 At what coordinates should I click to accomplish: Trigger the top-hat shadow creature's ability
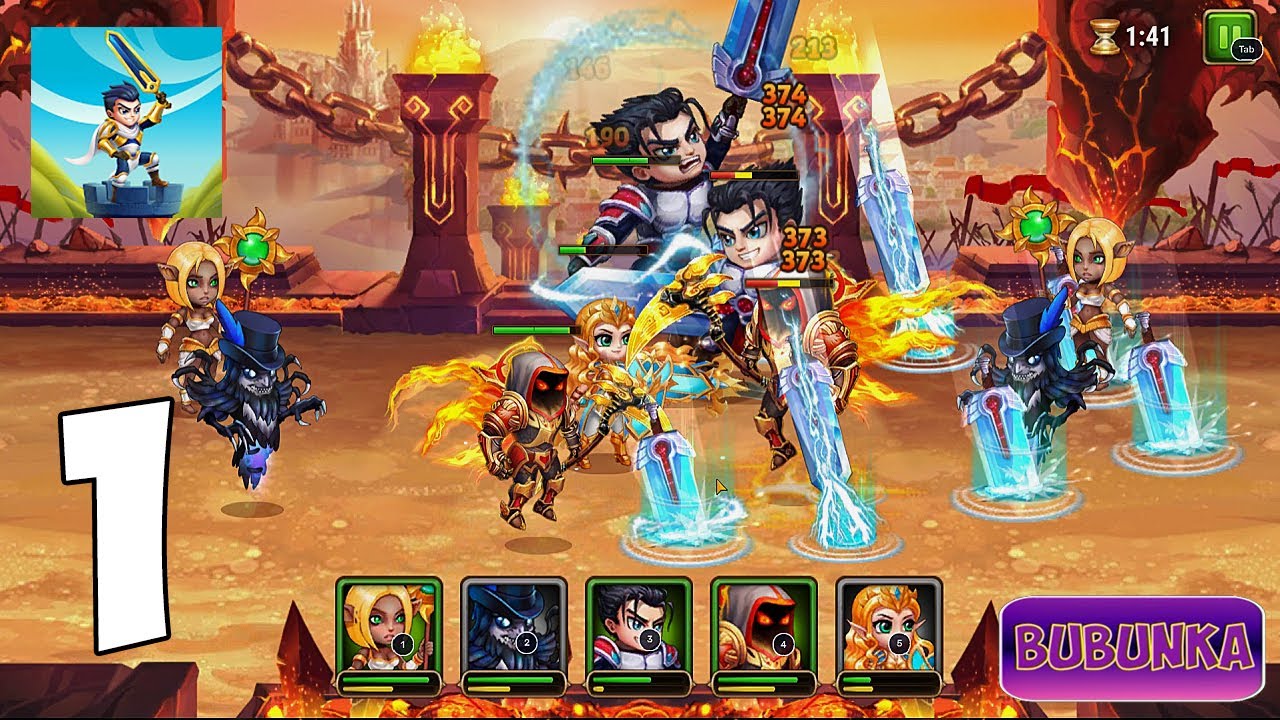(x=514, y=625)
